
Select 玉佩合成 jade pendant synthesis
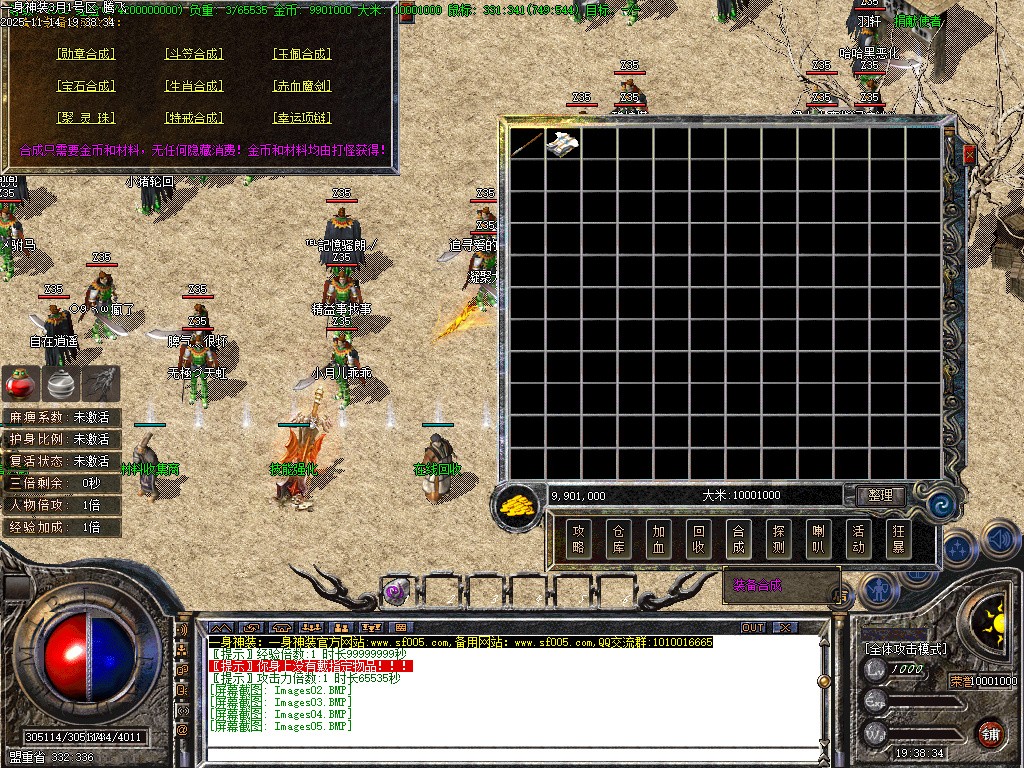click(302, 54)
